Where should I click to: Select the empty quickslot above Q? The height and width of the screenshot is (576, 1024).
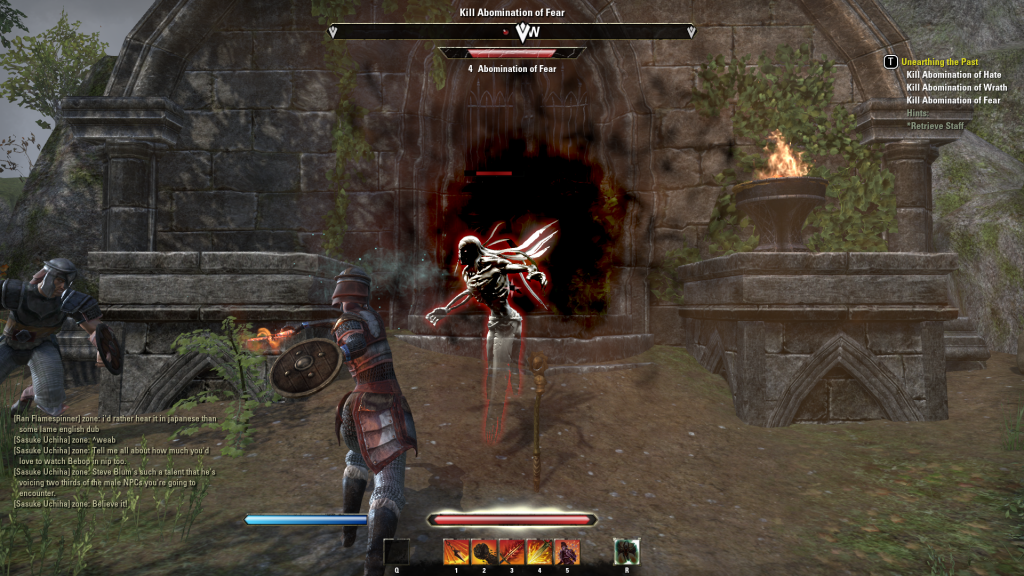tap(396, 551)
